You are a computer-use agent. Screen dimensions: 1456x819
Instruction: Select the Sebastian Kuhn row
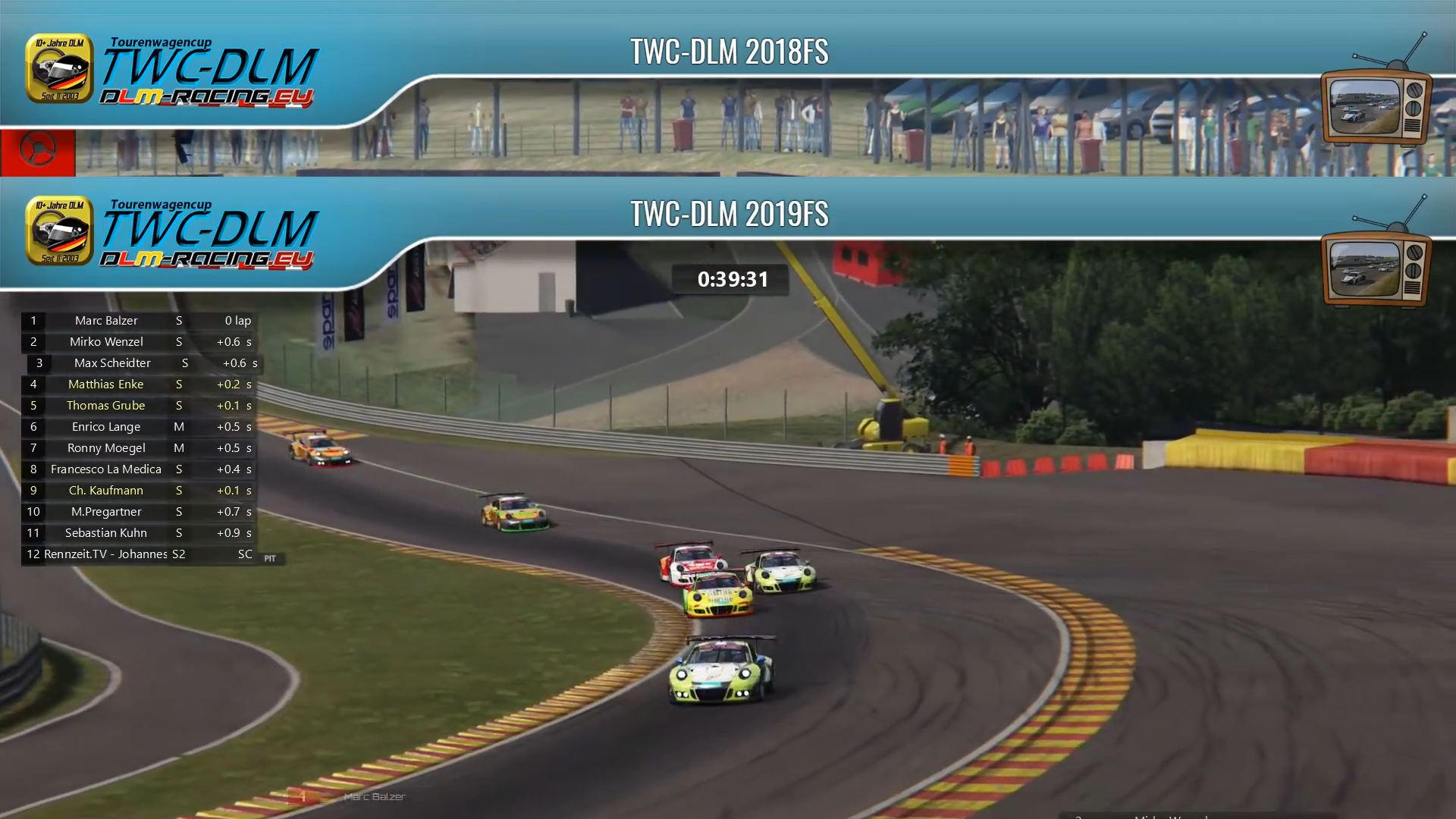click(106, 533)
